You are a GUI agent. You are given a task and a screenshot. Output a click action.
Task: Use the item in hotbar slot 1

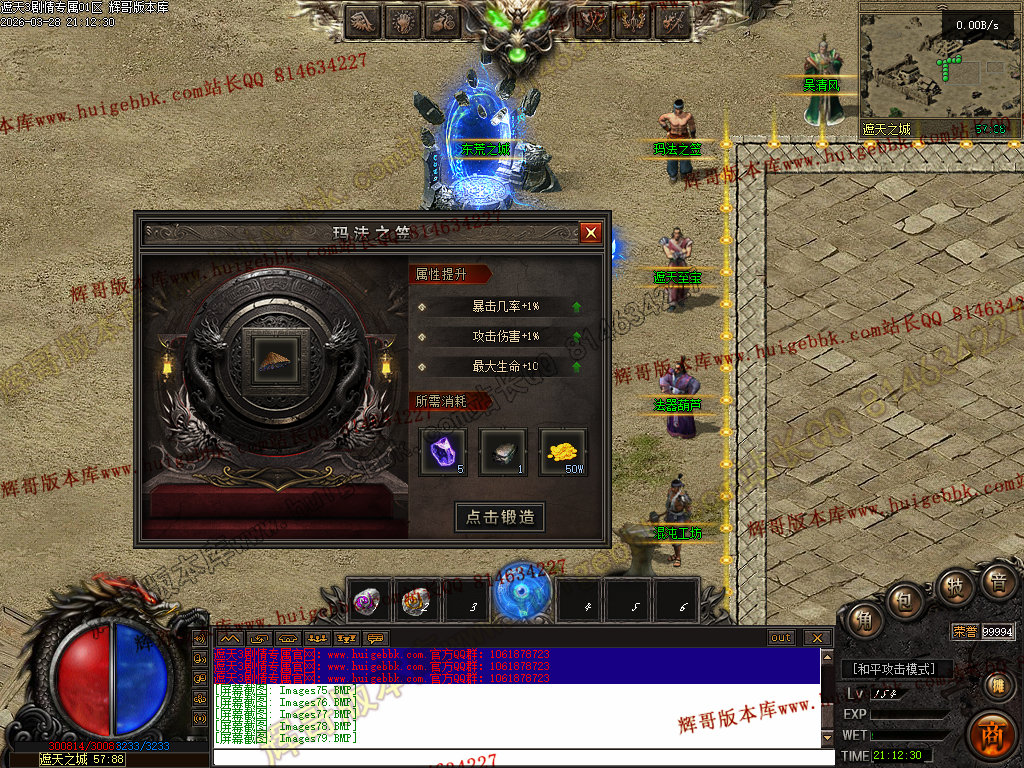coord(368,600)
